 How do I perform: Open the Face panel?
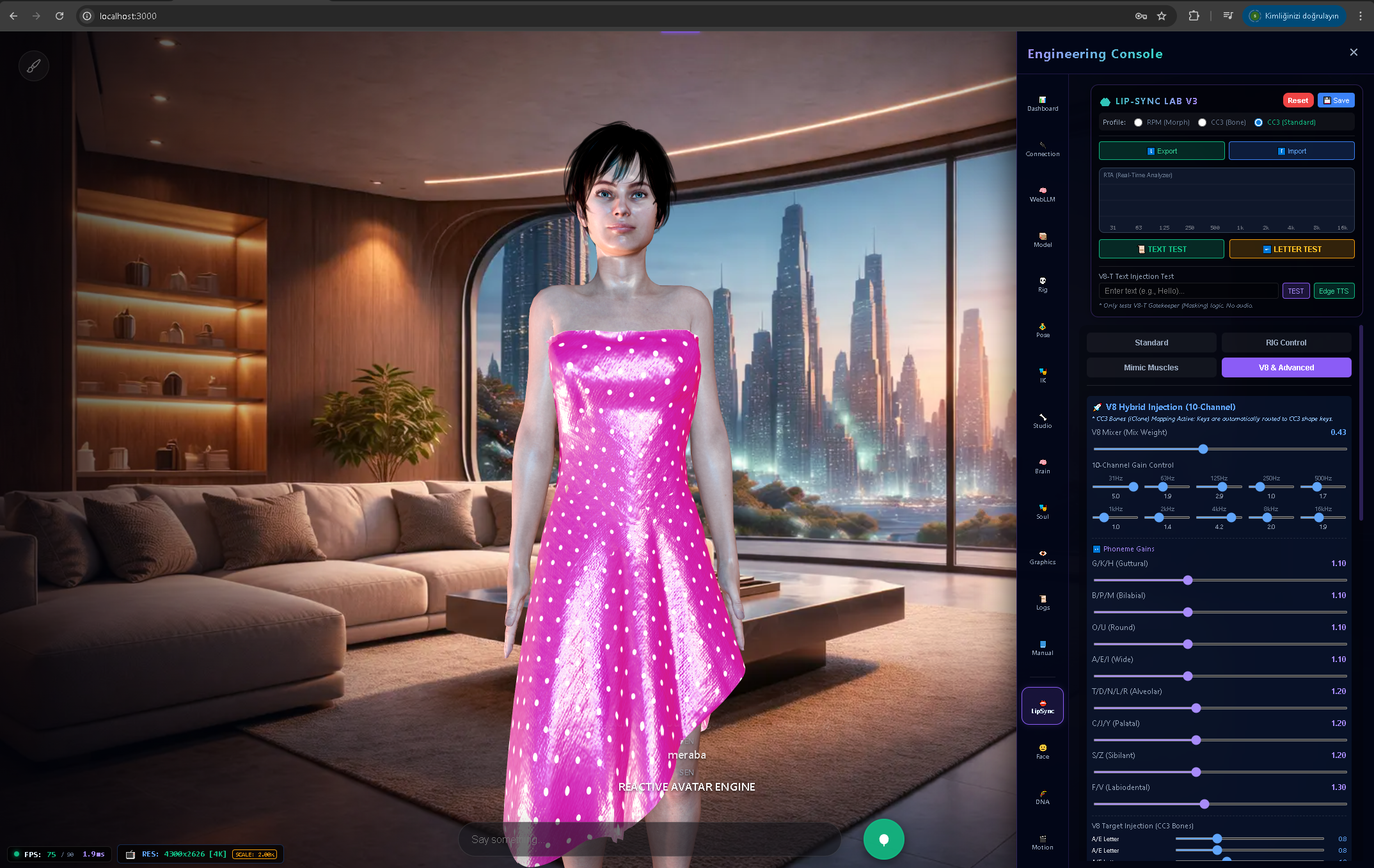click(x=1043, y=750)
